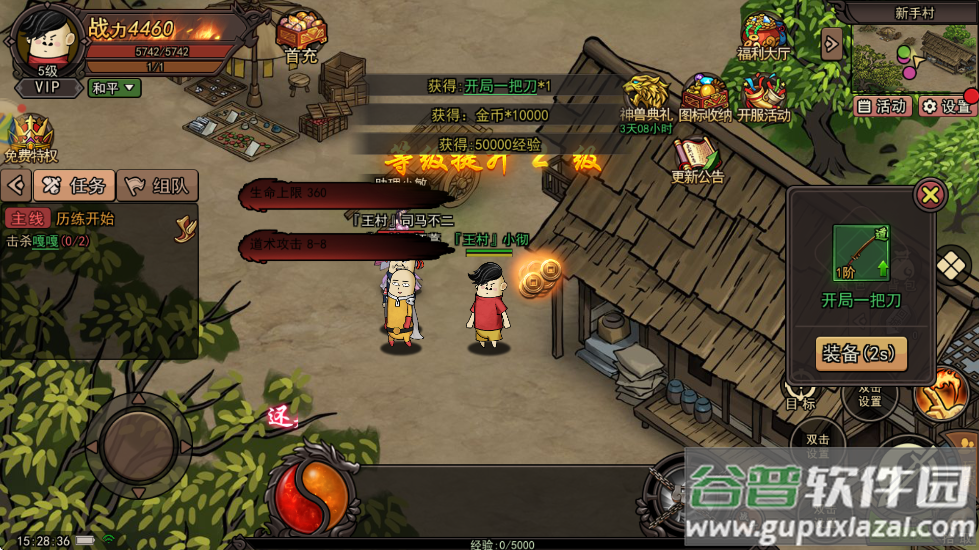Select the 历练开始 main quest entry
Viewport: 979px width, 550px height.
[x=85, y=219]
